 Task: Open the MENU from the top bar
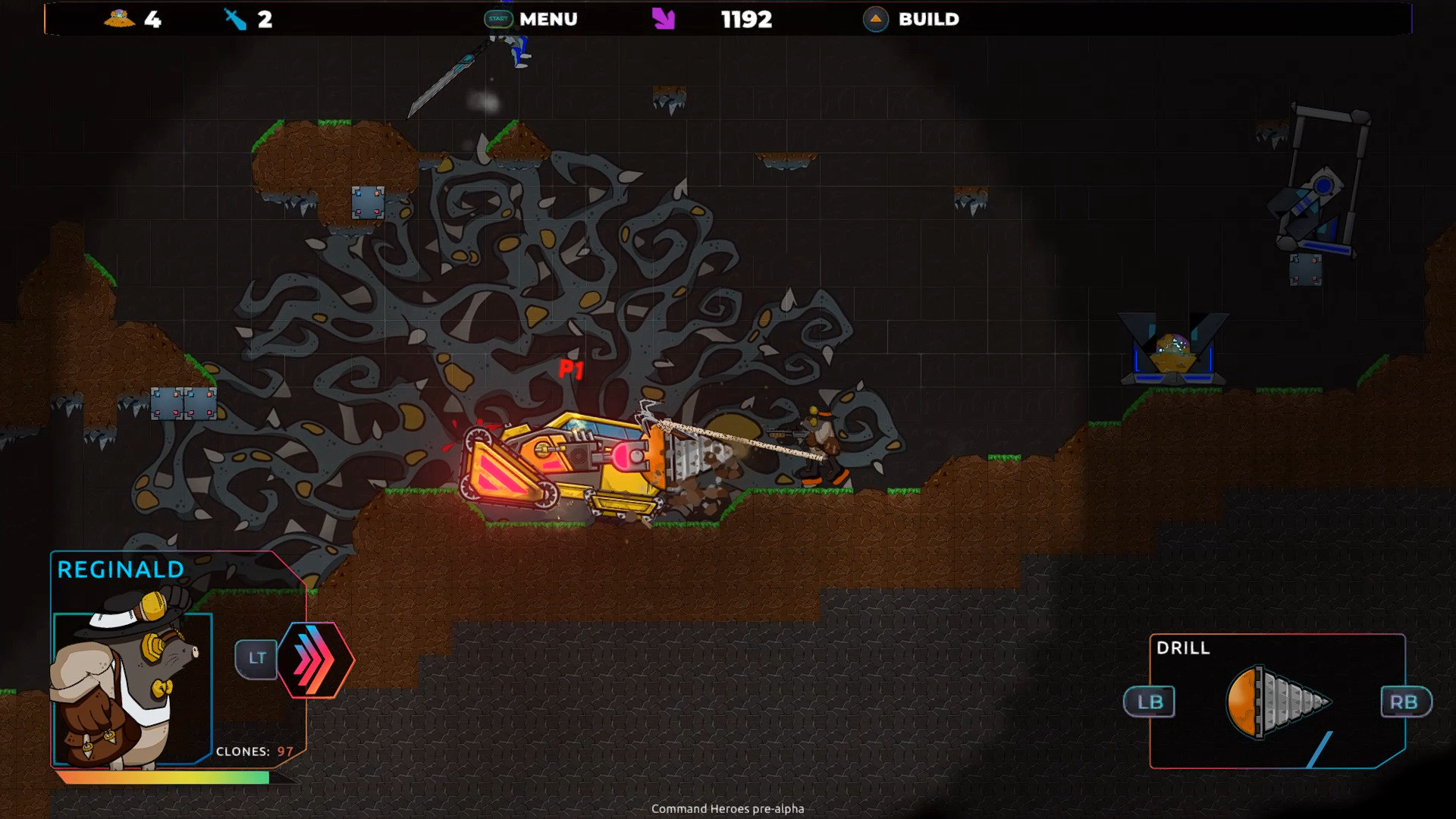[548, 19]
